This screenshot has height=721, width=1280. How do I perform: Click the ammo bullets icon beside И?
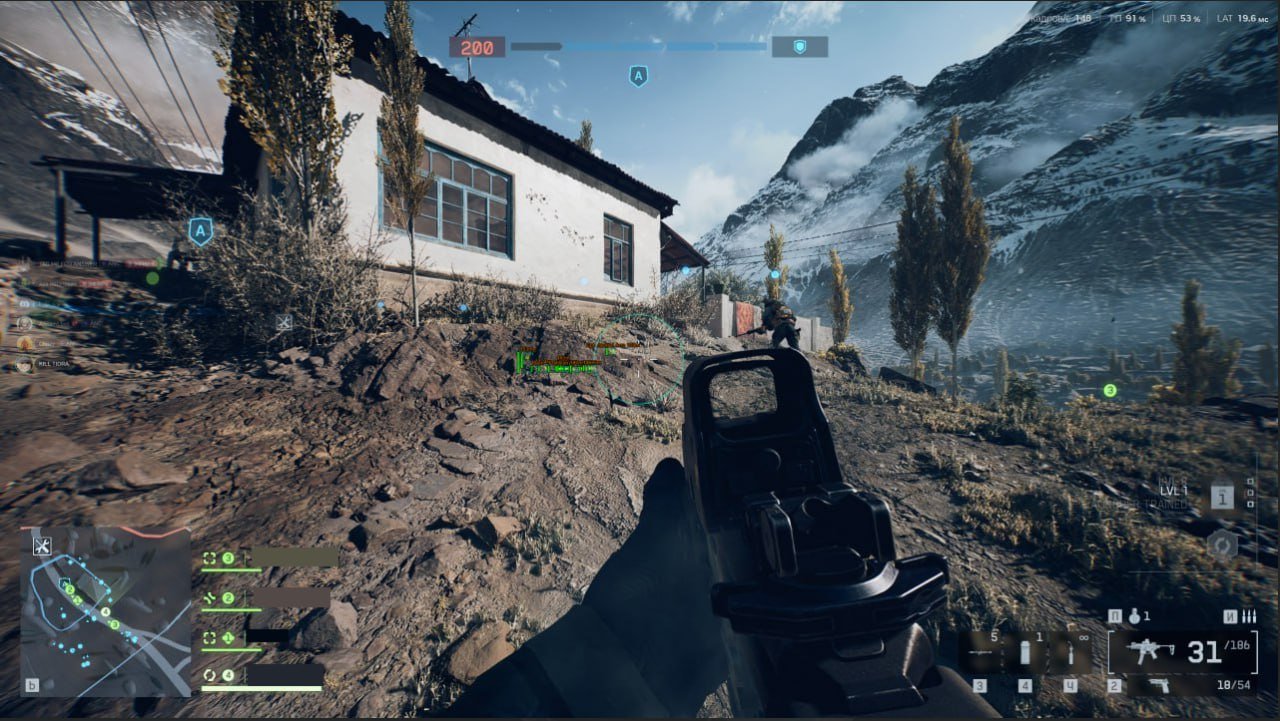[1247, 617]
